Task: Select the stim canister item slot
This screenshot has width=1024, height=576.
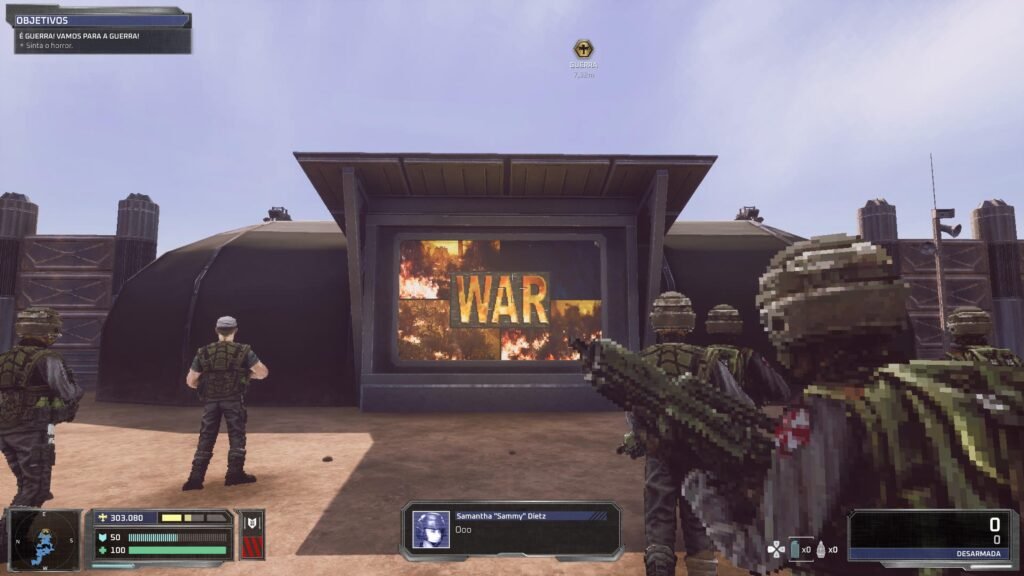Action: (795, 549)
